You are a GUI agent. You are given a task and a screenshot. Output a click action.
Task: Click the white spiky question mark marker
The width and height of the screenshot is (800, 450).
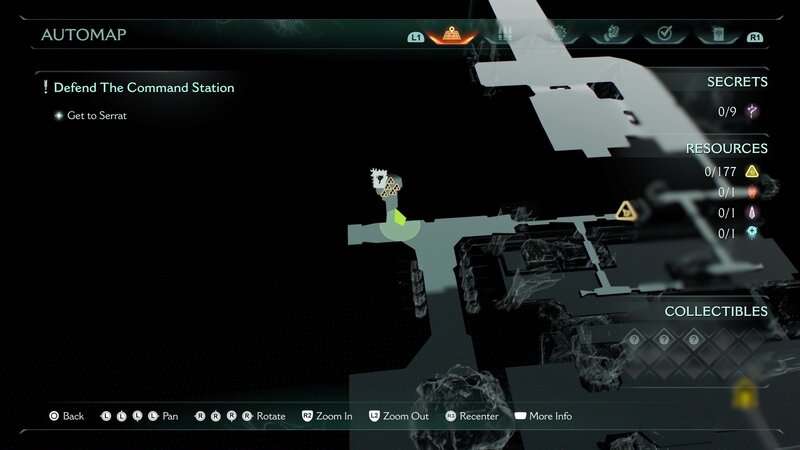pyautogui.click(x=379, y=180)
